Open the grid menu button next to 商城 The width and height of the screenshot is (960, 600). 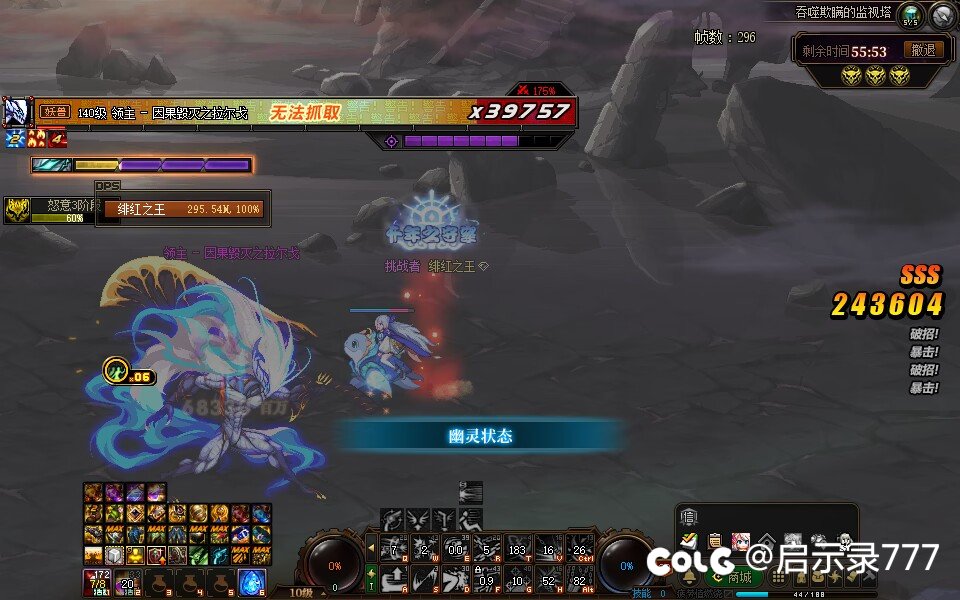click(777, 577)
